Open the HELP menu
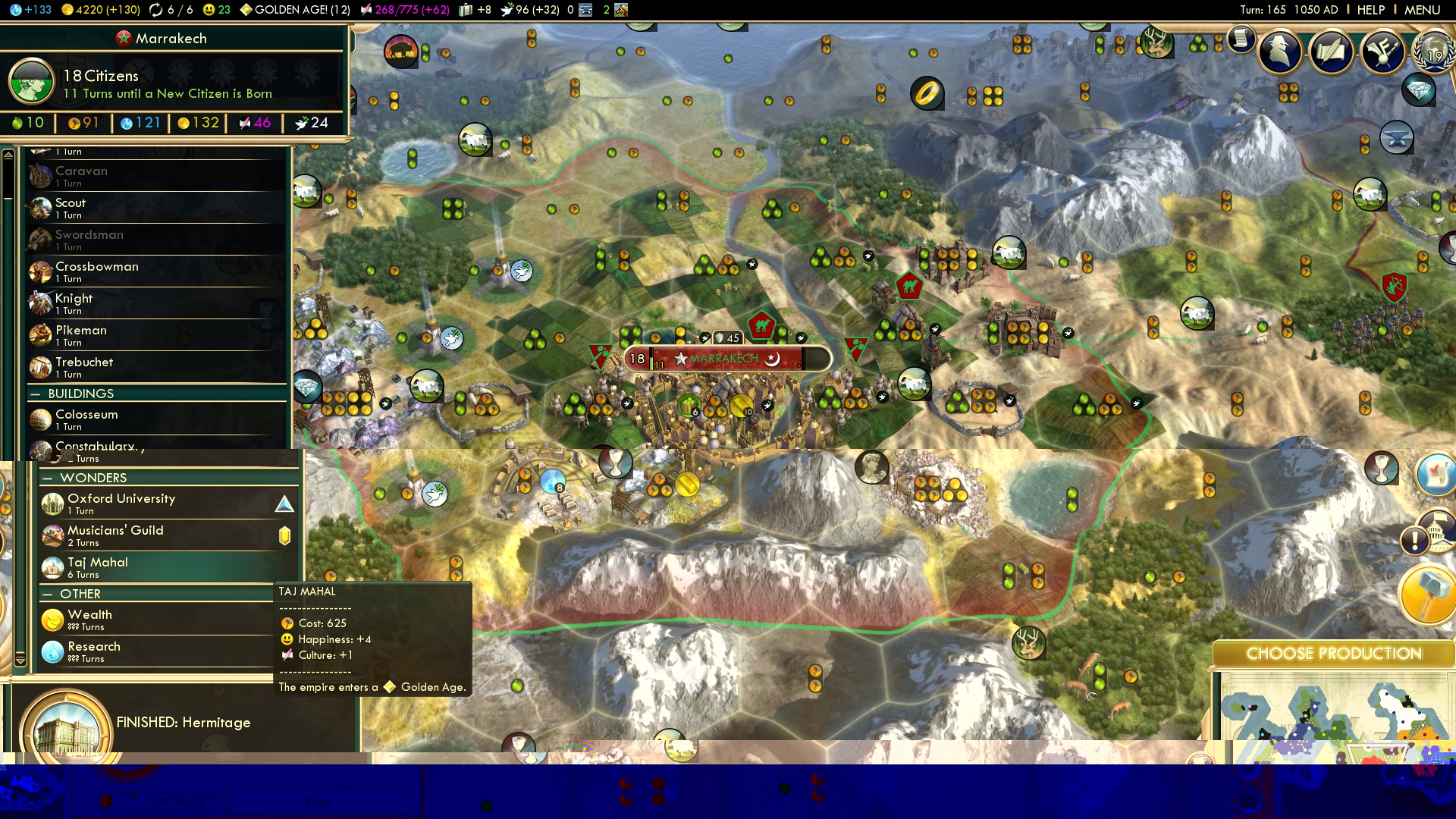 (x=1370, y=10)
